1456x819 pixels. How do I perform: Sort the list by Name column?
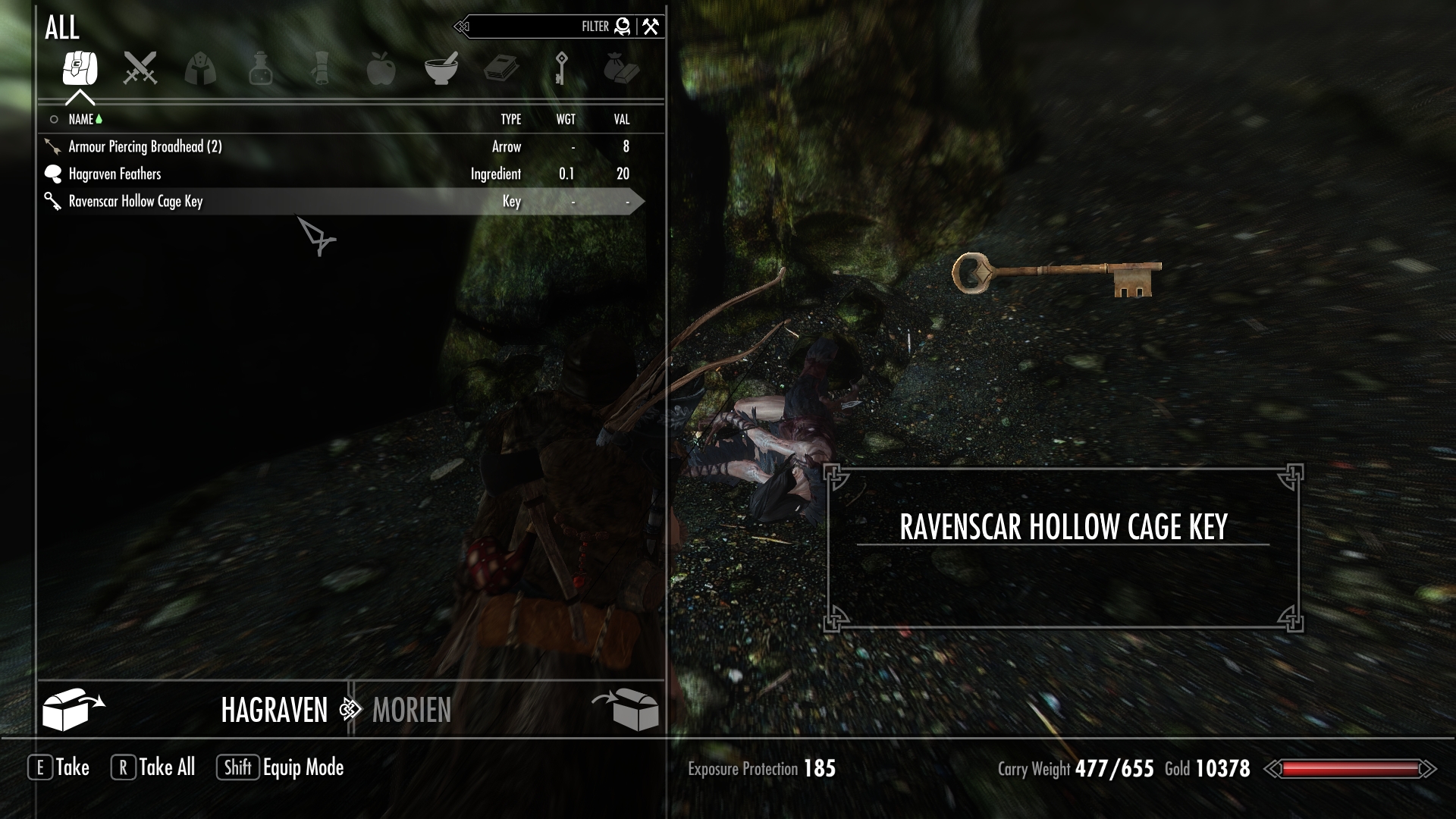tap(81, 119)
